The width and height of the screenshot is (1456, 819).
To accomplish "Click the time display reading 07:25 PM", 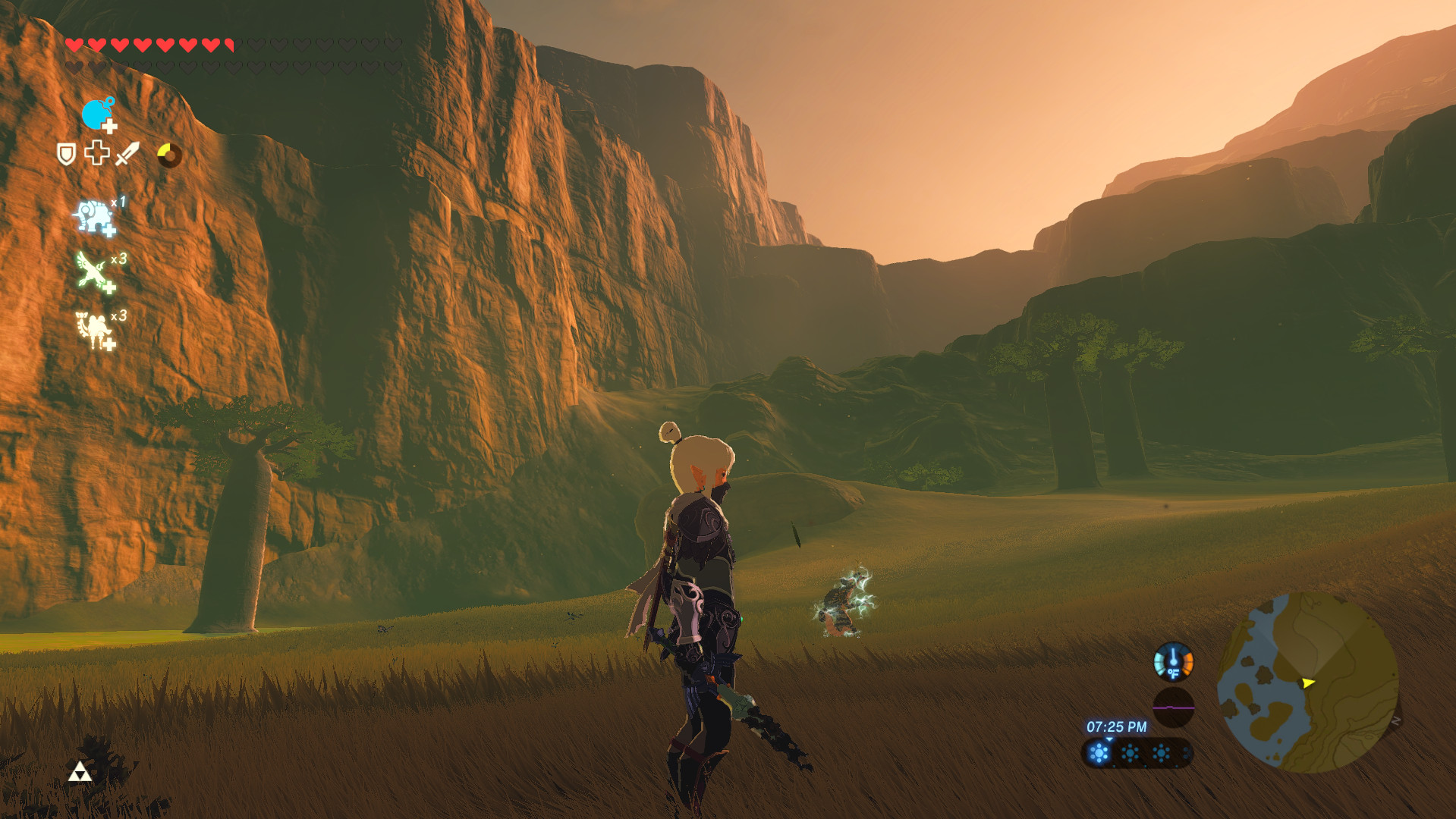I will [x=1117, y=726].
